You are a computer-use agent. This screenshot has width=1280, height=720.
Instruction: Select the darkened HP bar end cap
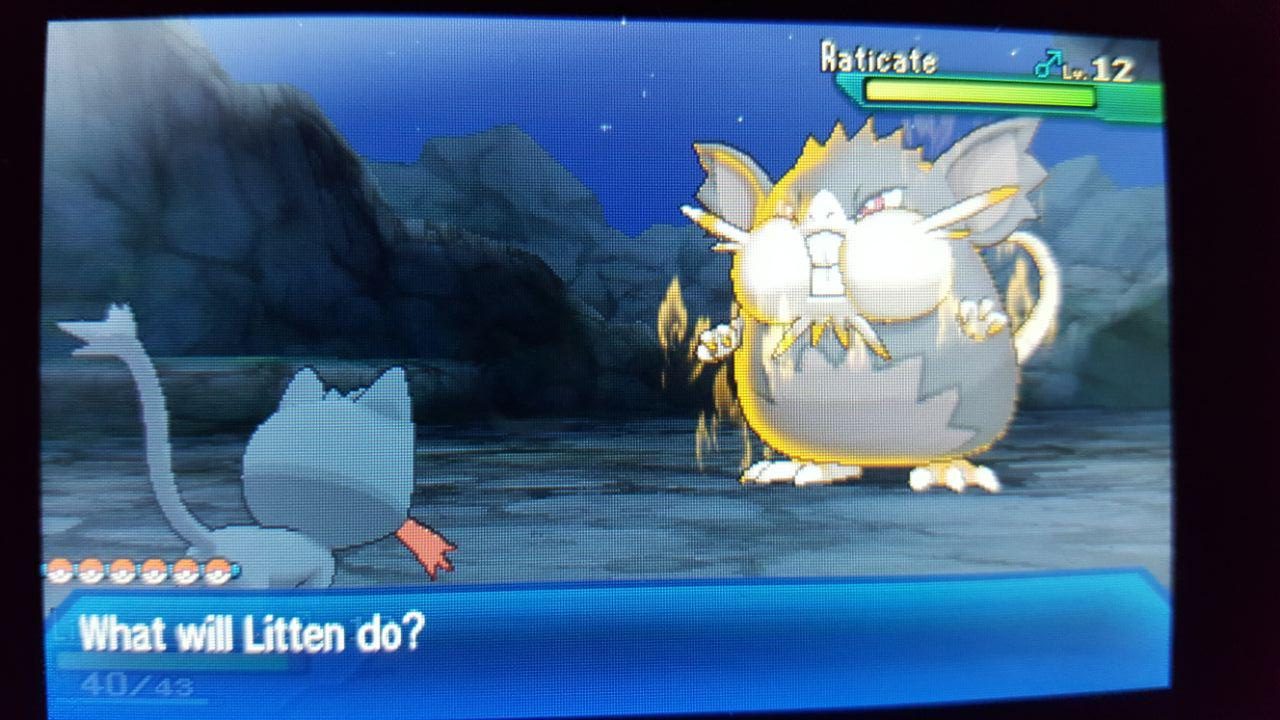coord(1125,95)
